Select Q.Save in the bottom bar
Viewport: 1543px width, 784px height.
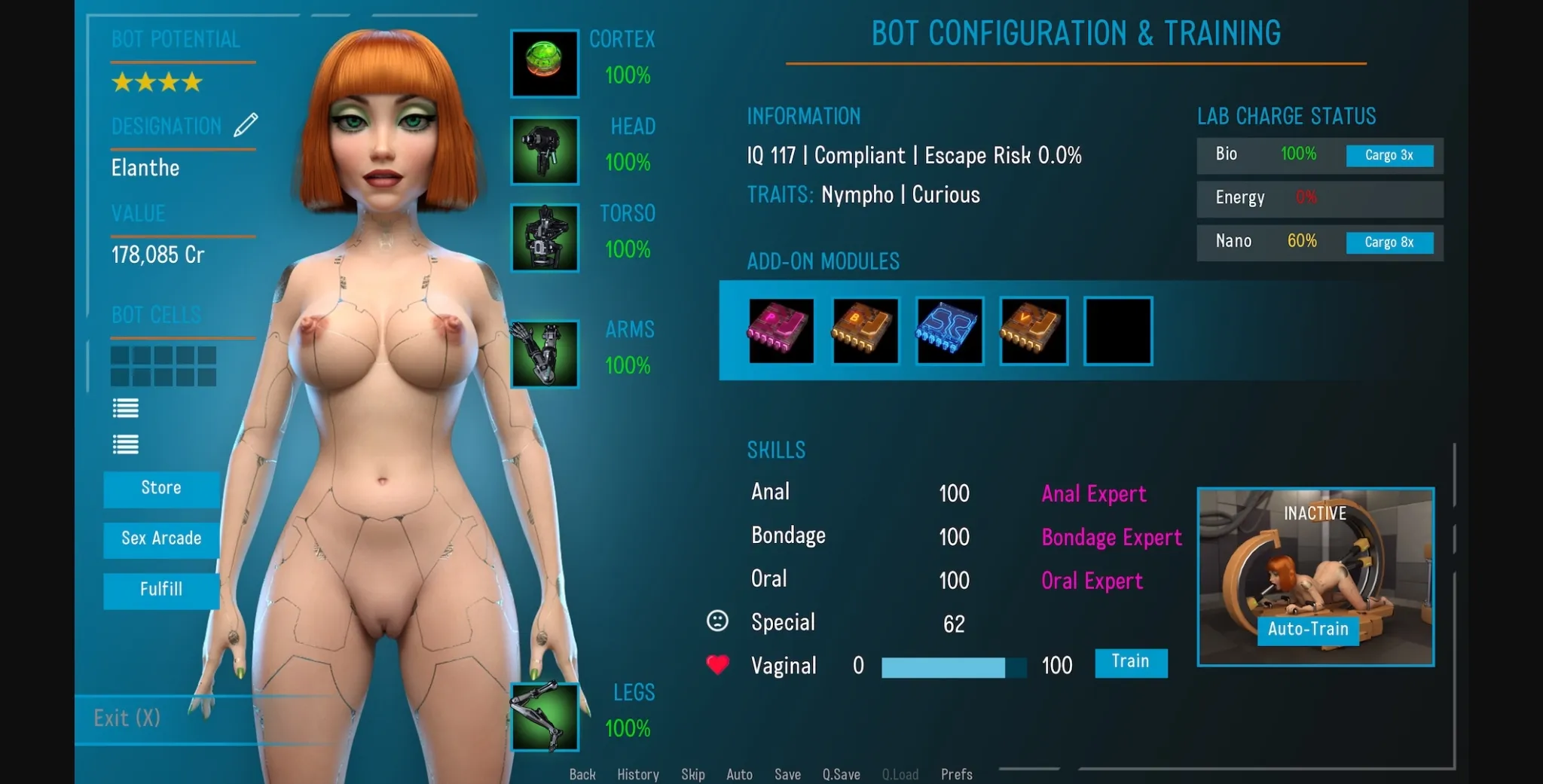[x=842, y=774]
